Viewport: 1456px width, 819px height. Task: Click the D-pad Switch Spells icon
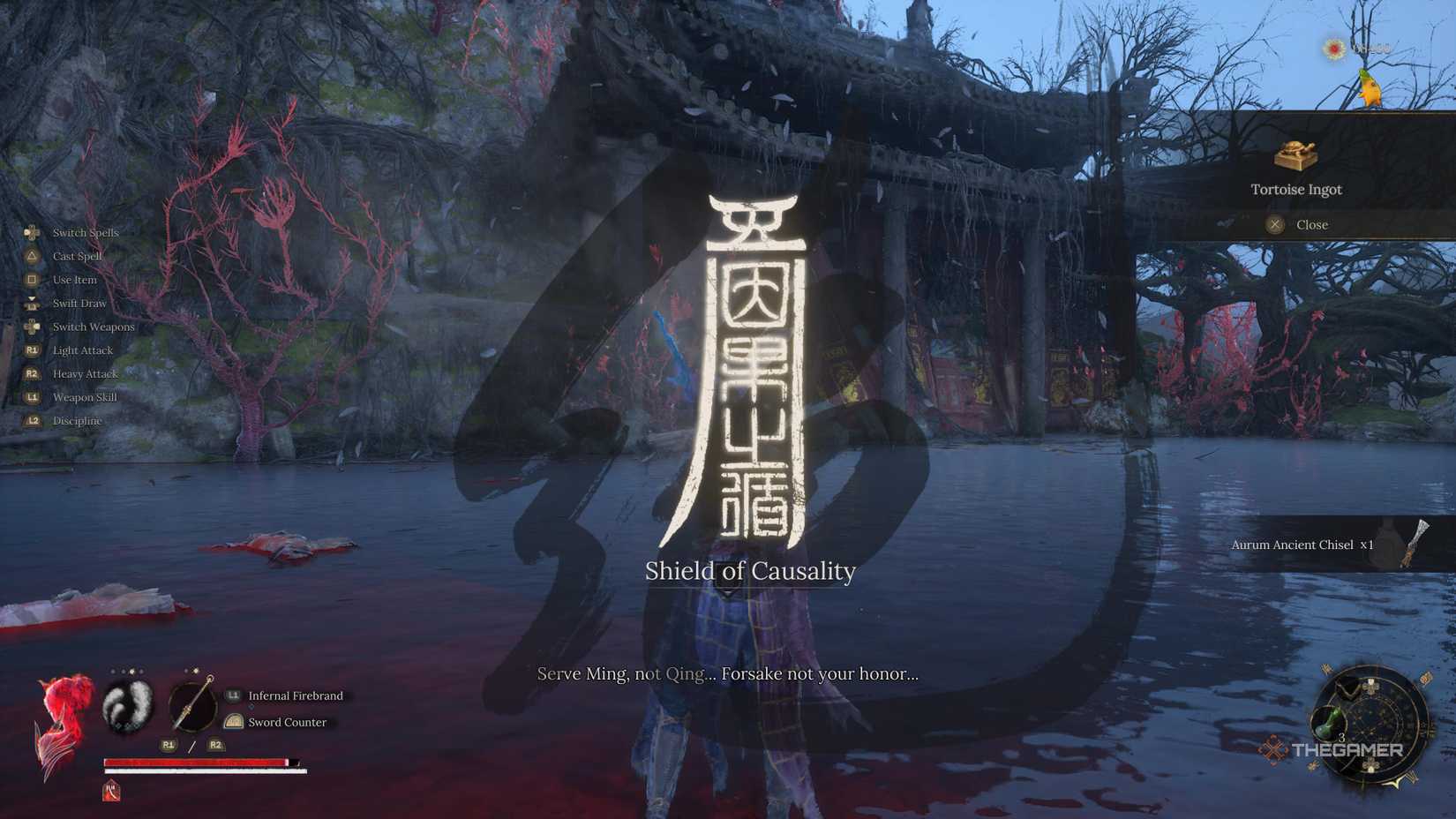point(32,232)
